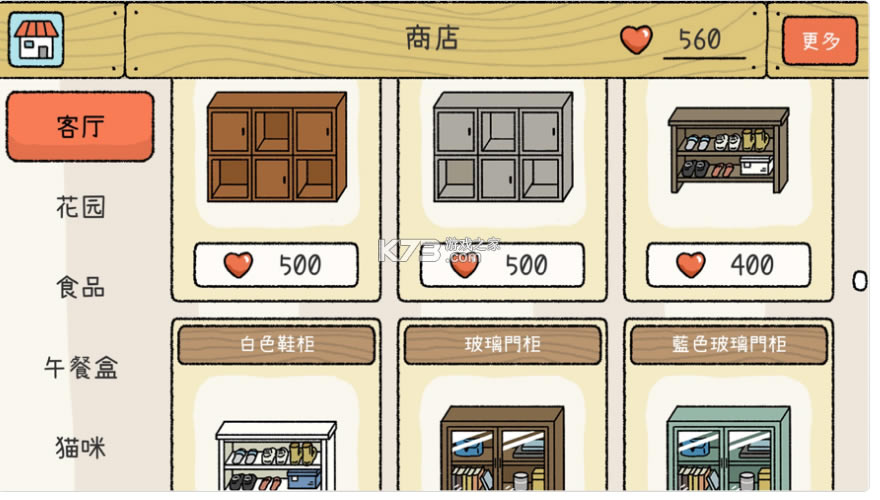Open the 更多 (more) button

(820, 41)
